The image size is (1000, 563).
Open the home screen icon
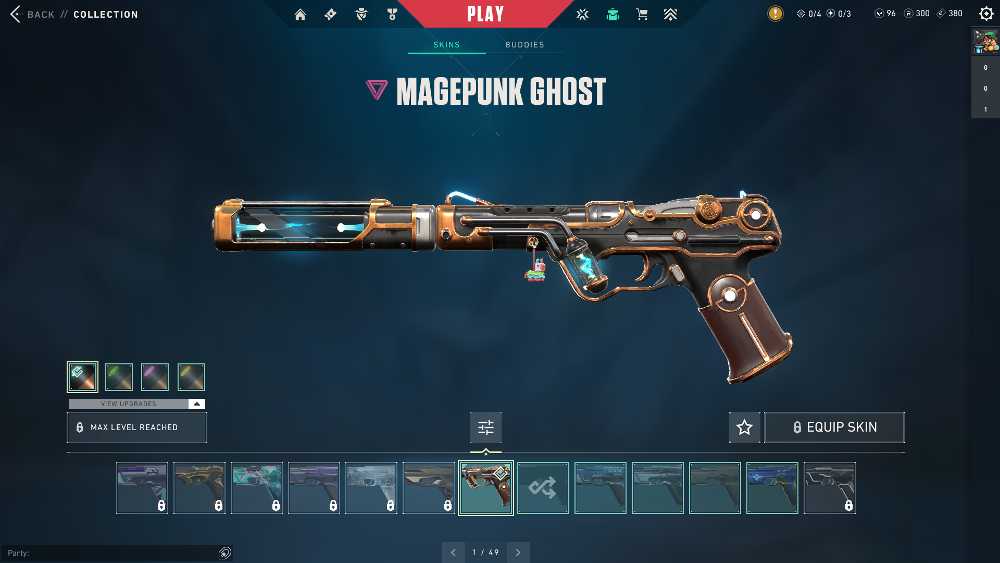click(x=300, y=14)
